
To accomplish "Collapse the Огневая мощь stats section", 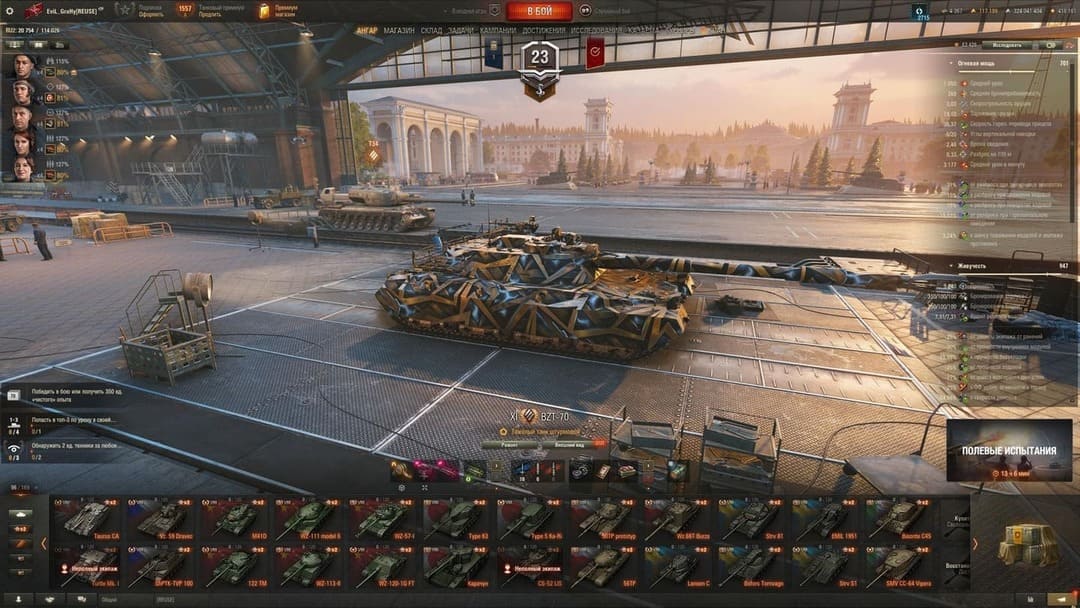I will pos(951,63).
